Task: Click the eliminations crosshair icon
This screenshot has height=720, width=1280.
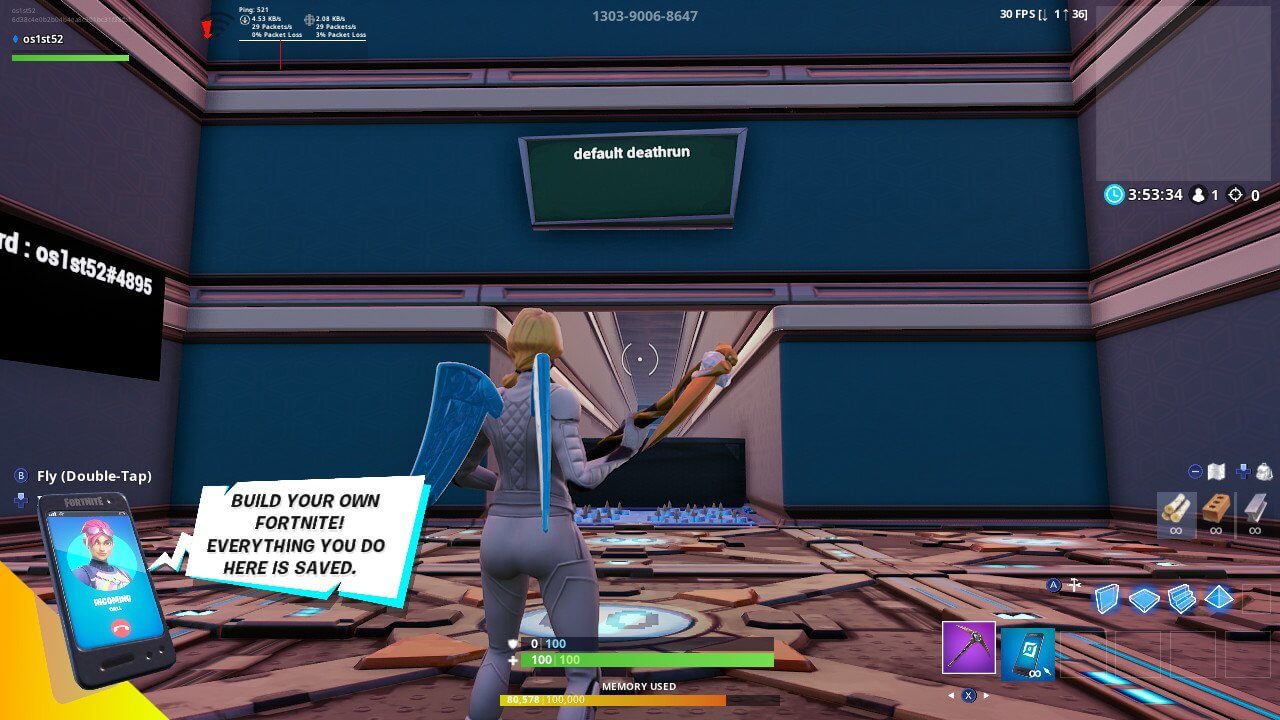Action: click(x=1235, y=195)
